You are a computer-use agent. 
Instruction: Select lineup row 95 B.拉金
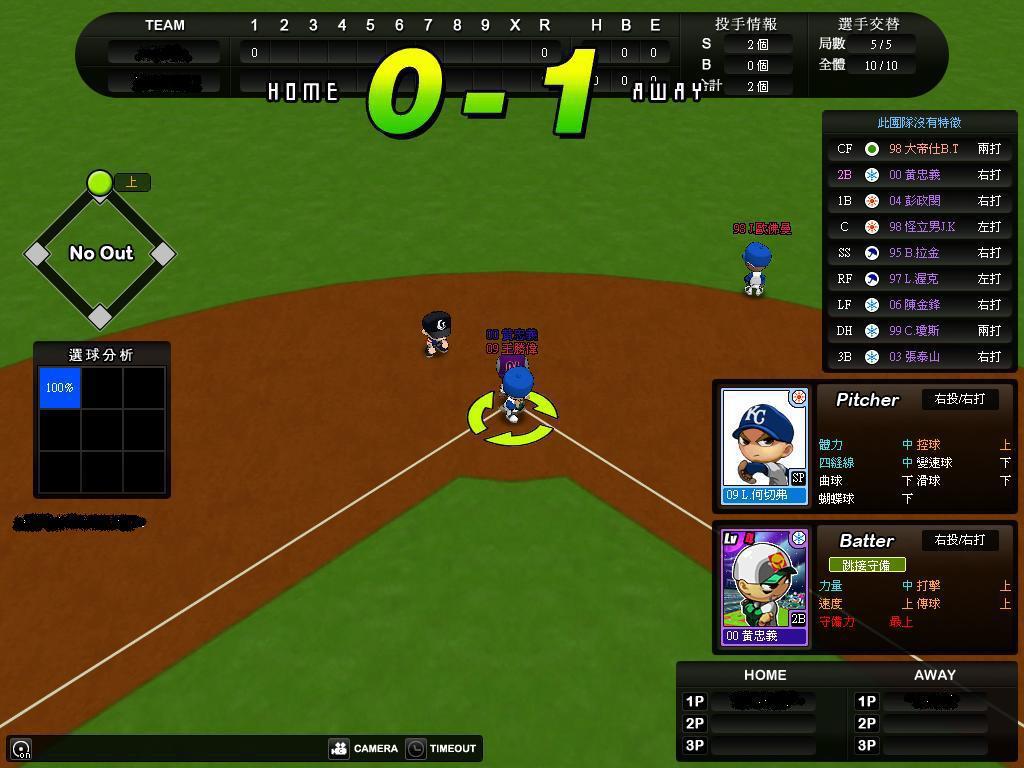click(920, 253)
